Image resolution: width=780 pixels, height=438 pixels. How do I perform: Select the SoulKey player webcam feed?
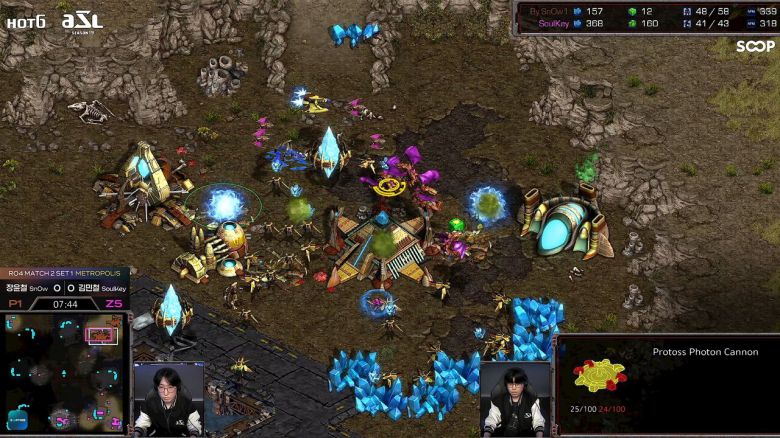pyautogui.click(x=515, y=398)
